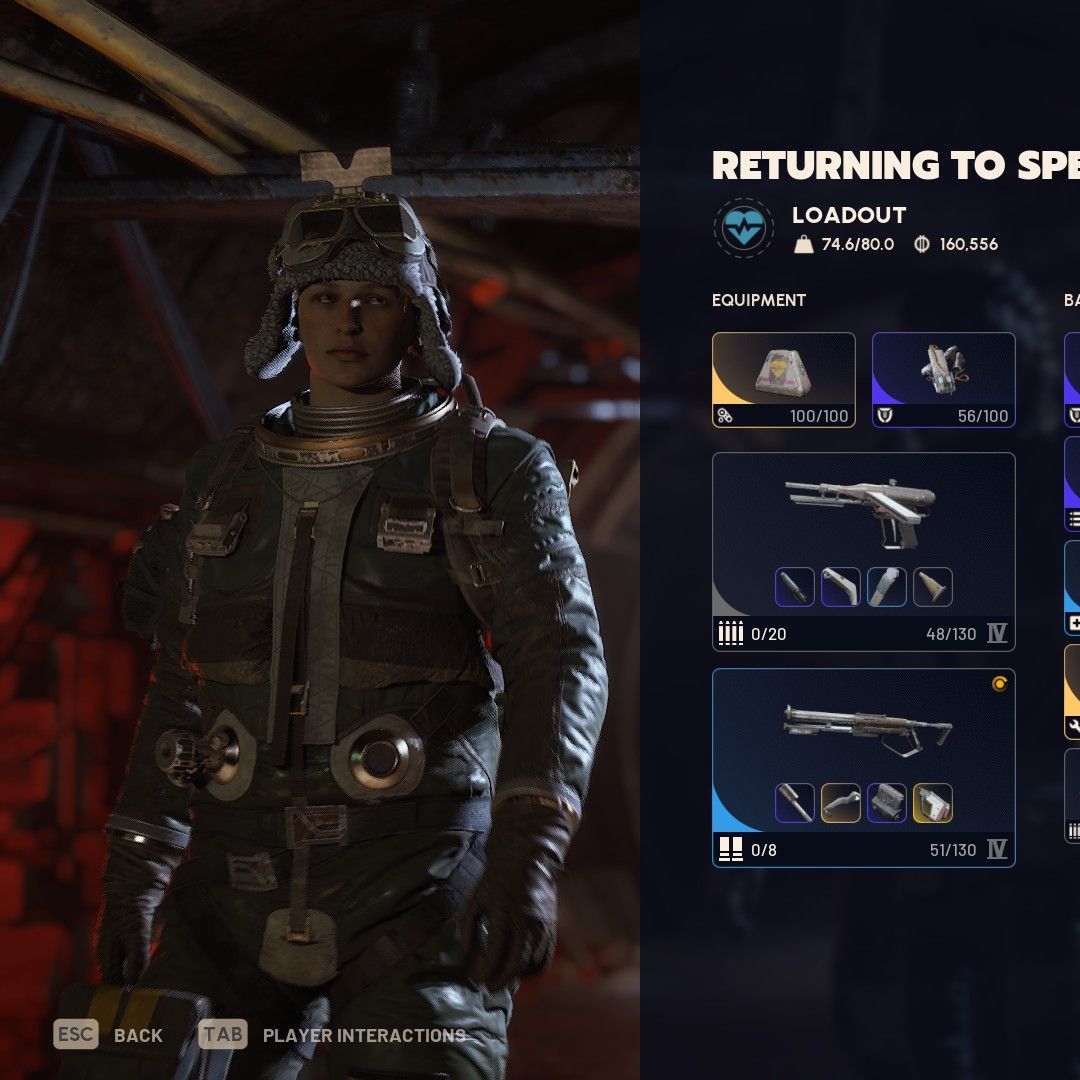1080x1080 pixels.
Task: Choose the shotgun's curved grip attachment
Action: point(840,803)
